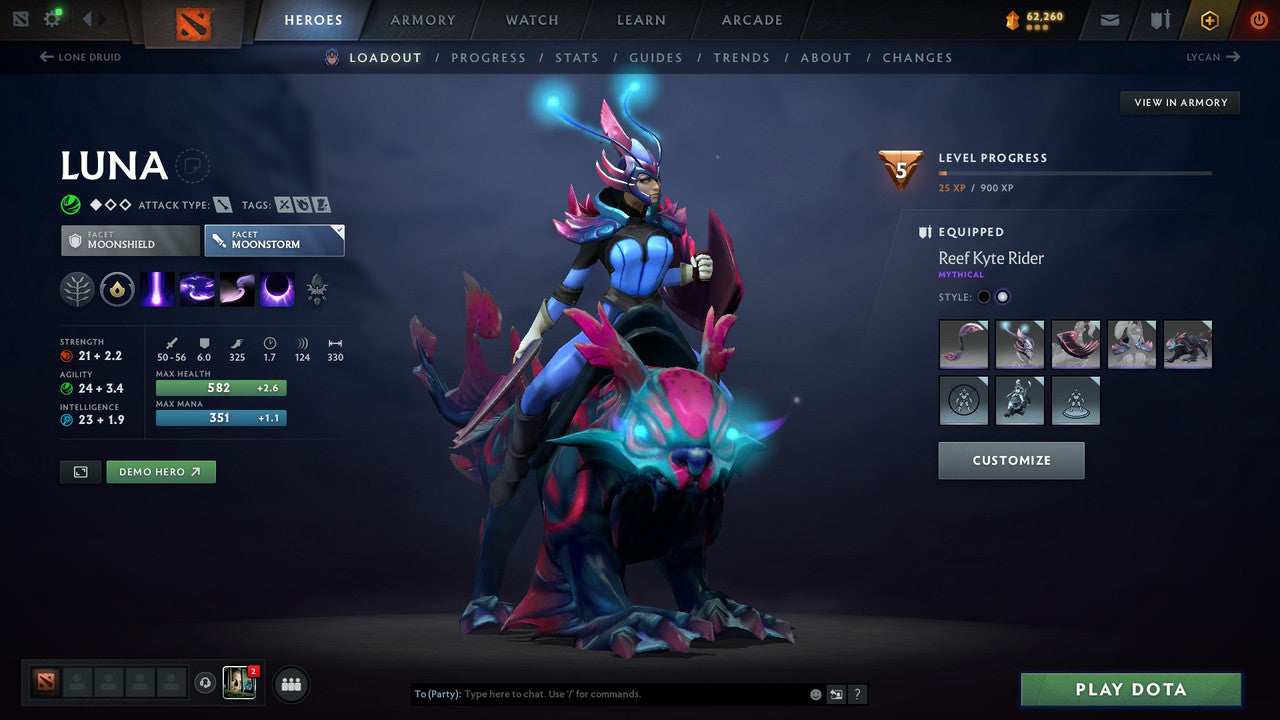Switch to the Heroes tab
1280x720 pixels.
pyautogui.click(x=313, y=19)
